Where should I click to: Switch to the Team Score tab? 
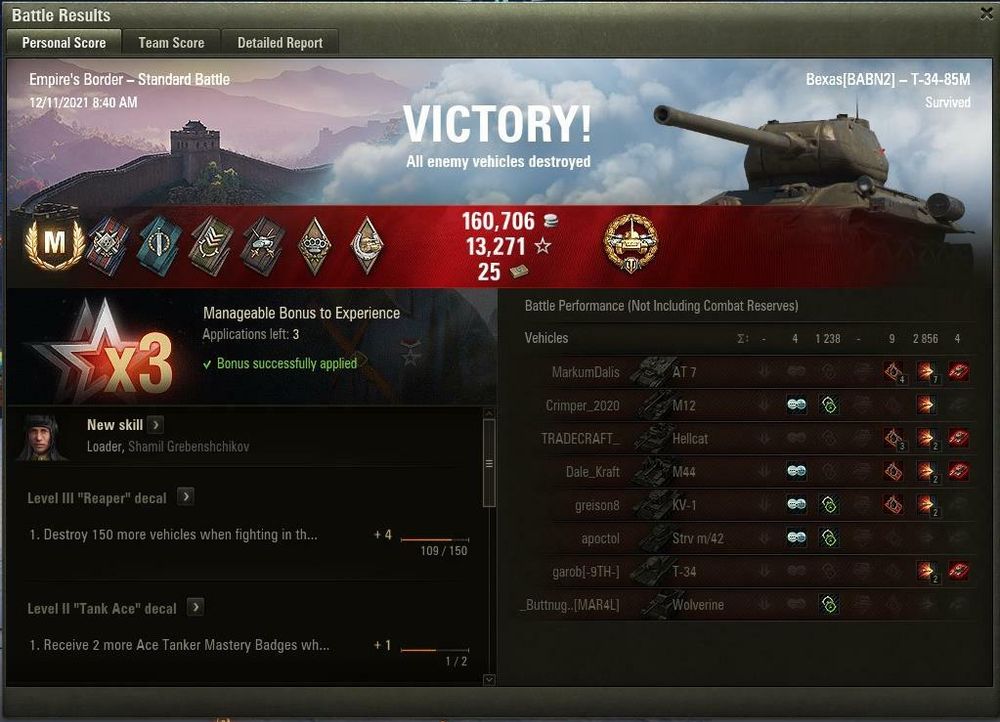pos(171,42)
